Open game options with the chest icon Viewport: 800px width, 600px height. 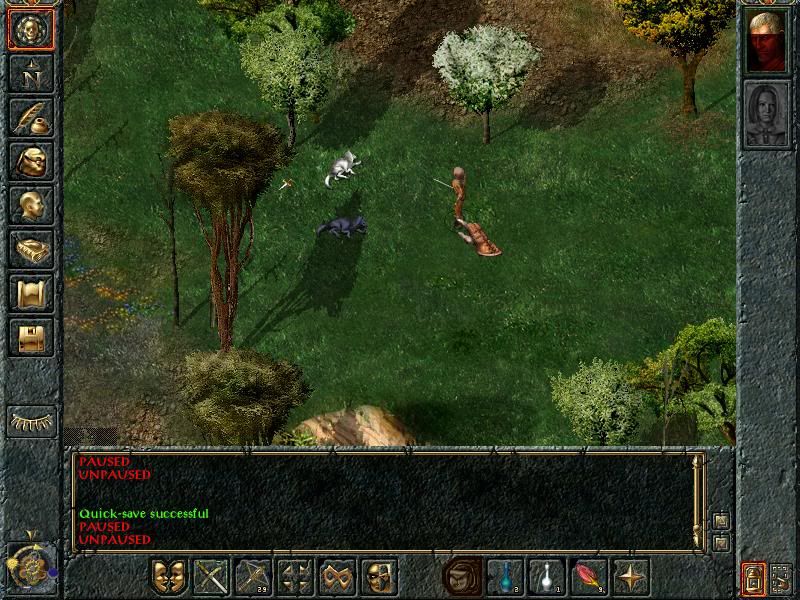click(31, 337)
